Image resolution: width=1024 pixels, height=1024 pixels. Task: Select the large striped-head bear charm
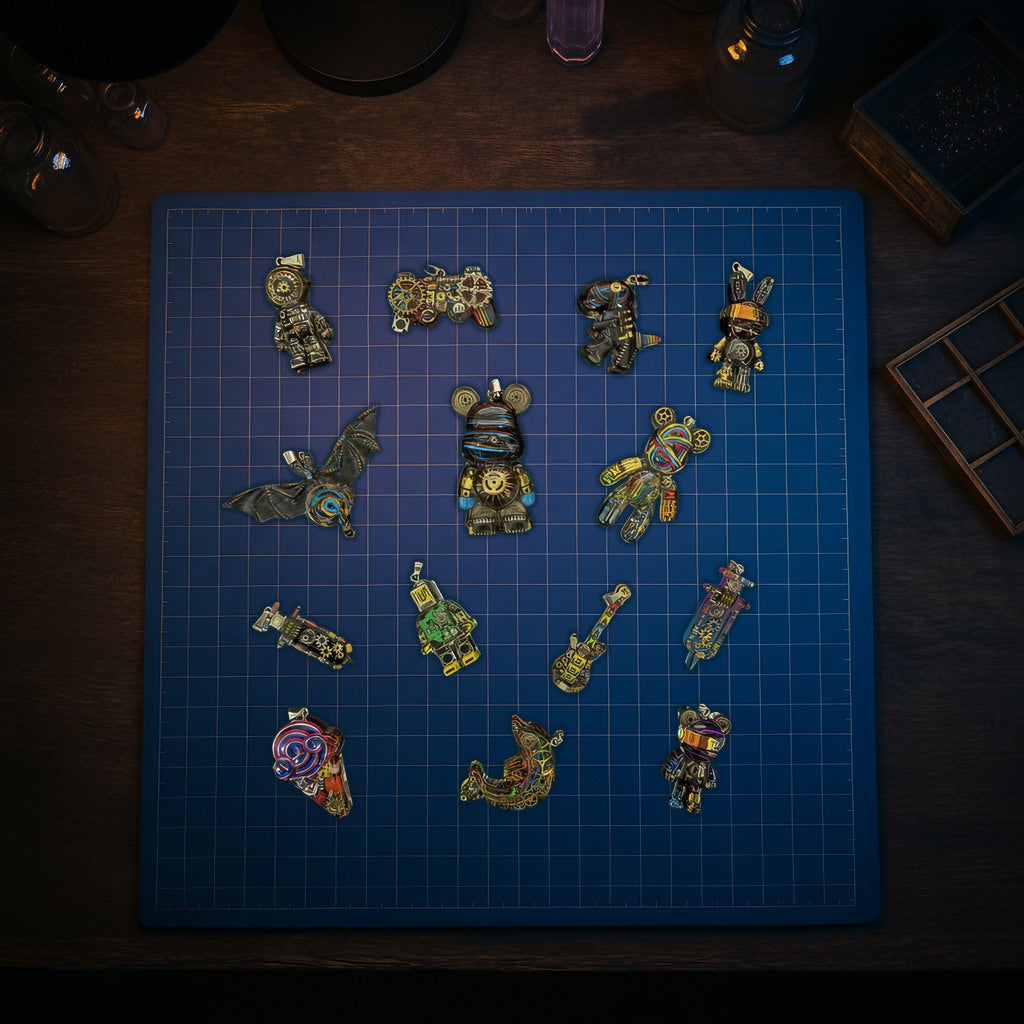pos(493,460)
